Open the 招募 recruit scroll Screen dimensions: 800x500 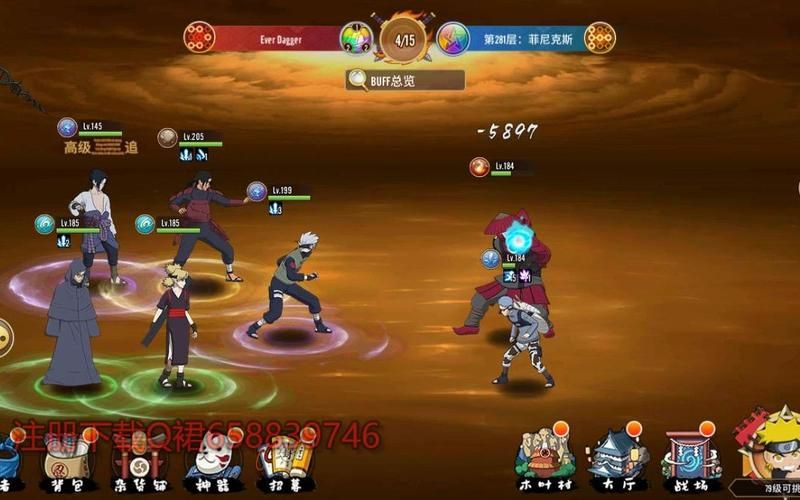coord(281,460)
